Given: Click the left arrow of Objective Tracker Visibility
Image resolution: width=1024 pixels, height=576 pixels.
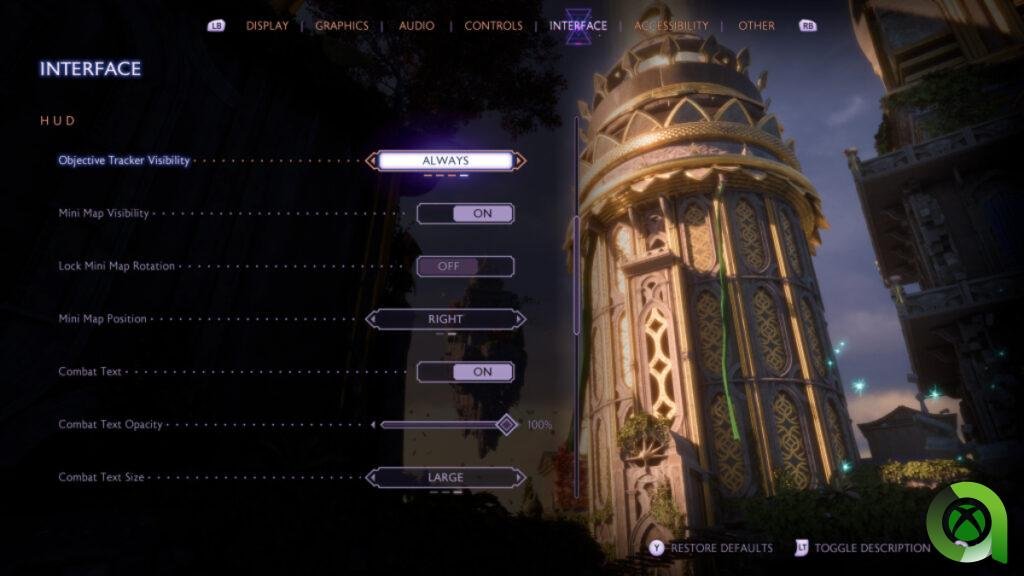Looking at the screenshot, I should tap(372, 160).
